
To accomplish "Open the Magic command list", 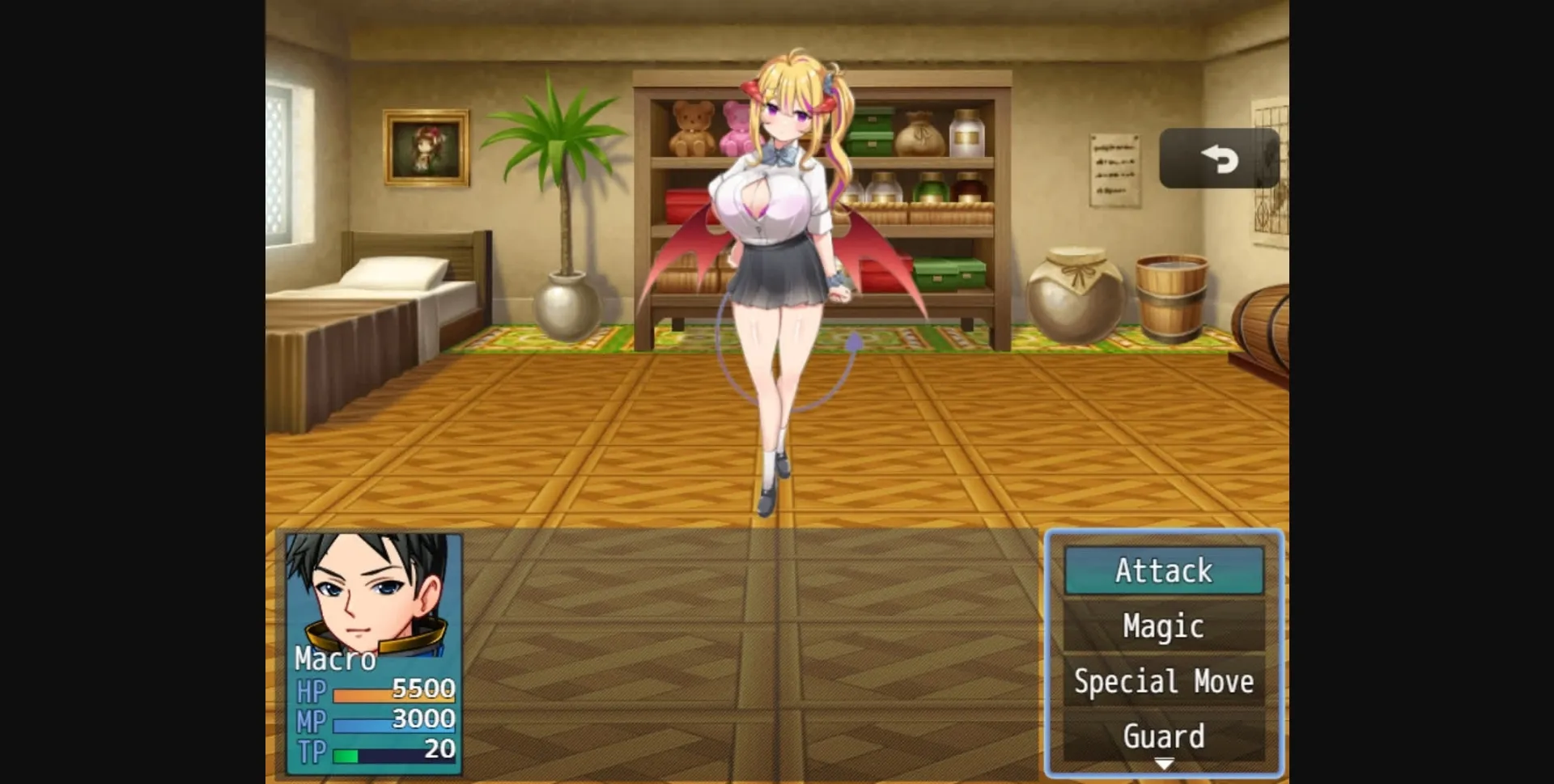I will pyautogui.click(x=1163, y=625).
